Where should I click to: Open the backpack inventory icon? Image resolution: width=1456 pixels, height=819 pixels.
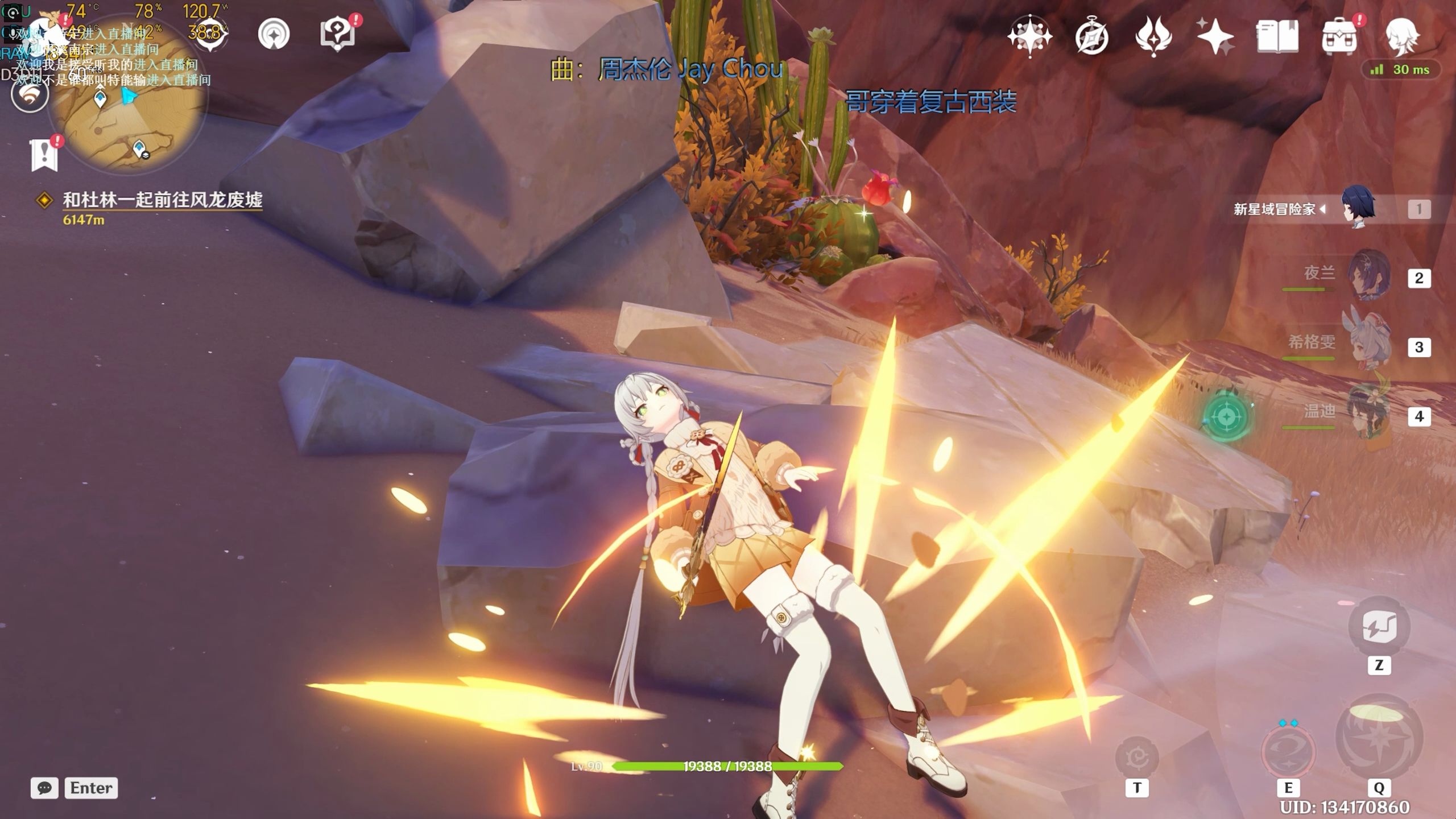pyautogui.click(x=1339, y=36)
